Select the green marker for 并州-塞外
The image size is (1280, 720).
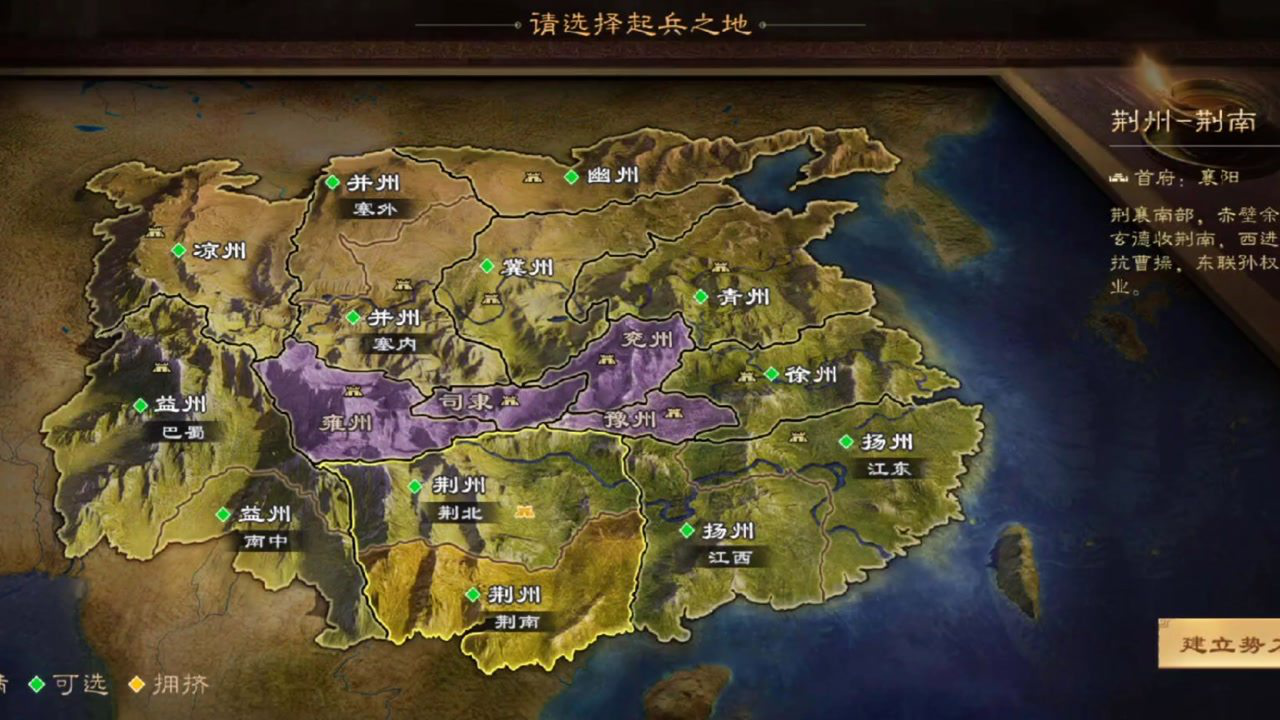[331, 182]
